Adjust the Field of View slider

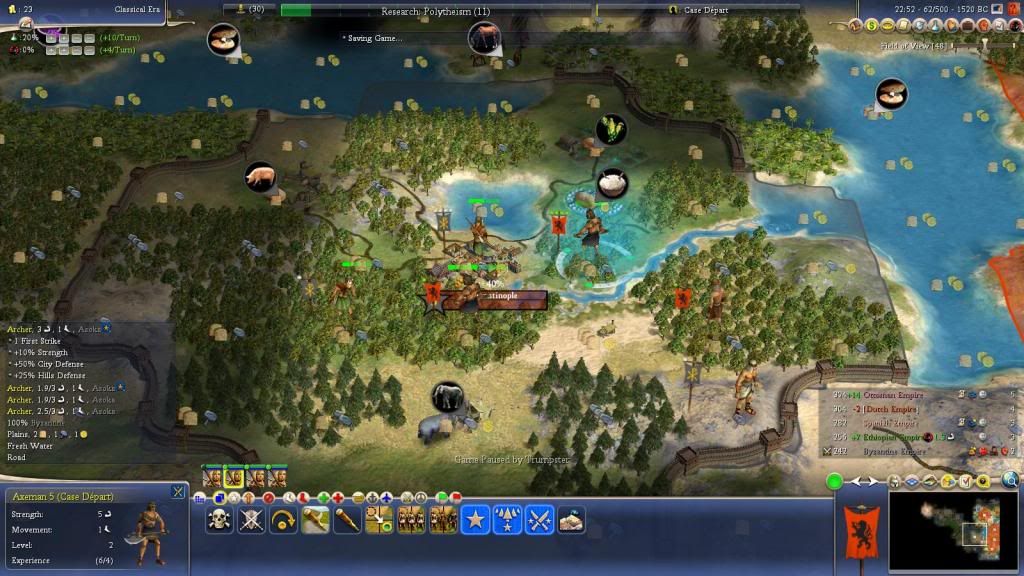pos(985,45)
